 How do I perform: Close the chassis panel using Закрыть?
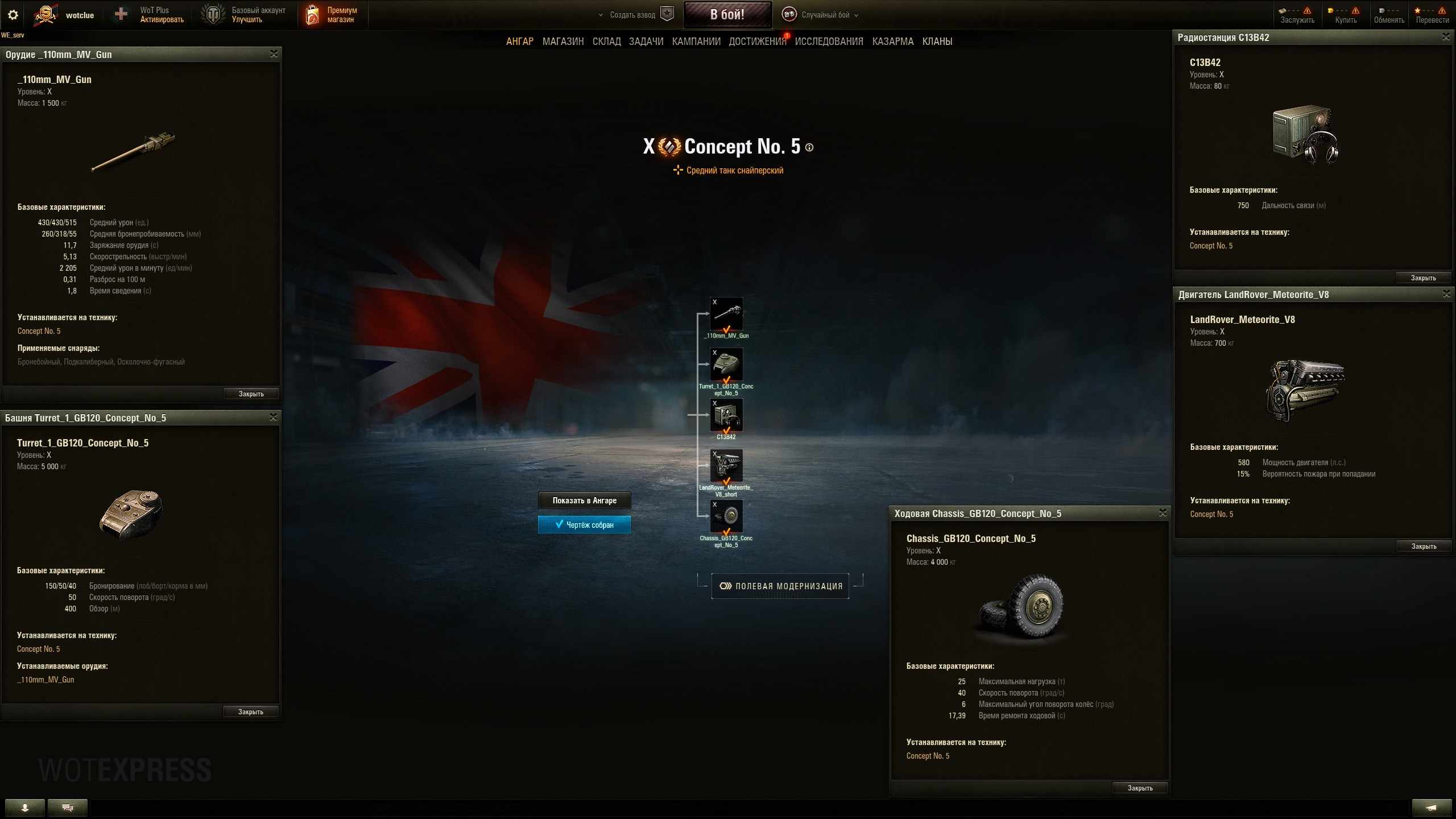[1140, 788]
